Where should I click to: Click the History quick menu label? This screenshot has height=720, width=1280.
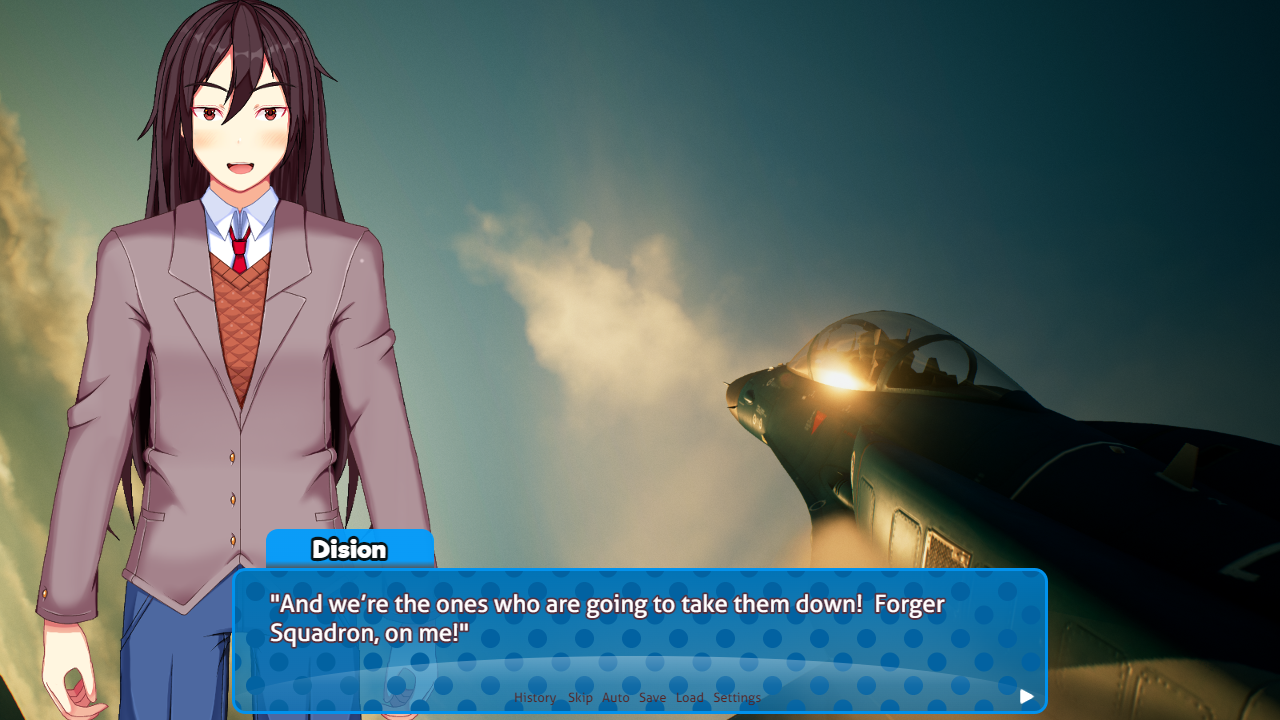click(535, 697)
